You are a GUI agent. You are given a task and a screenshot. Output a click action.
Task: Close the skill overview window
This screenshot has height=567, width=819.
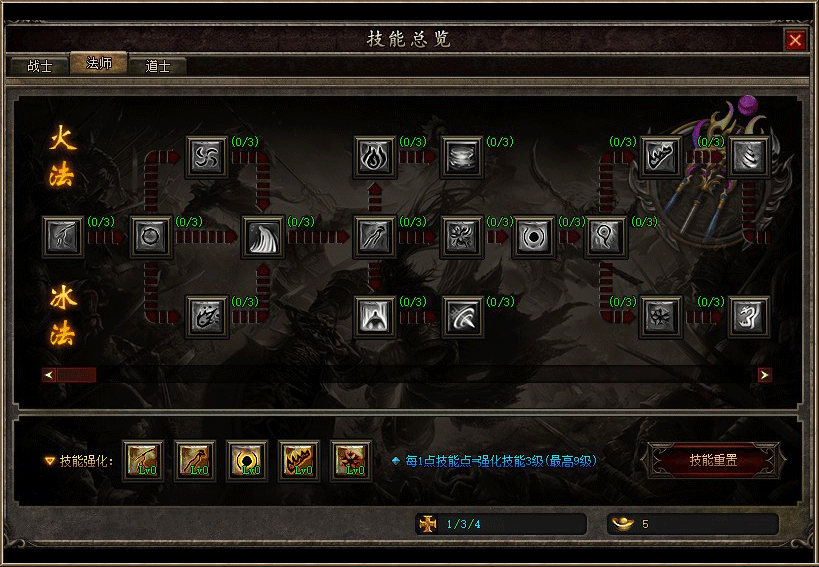click(795, 40)
